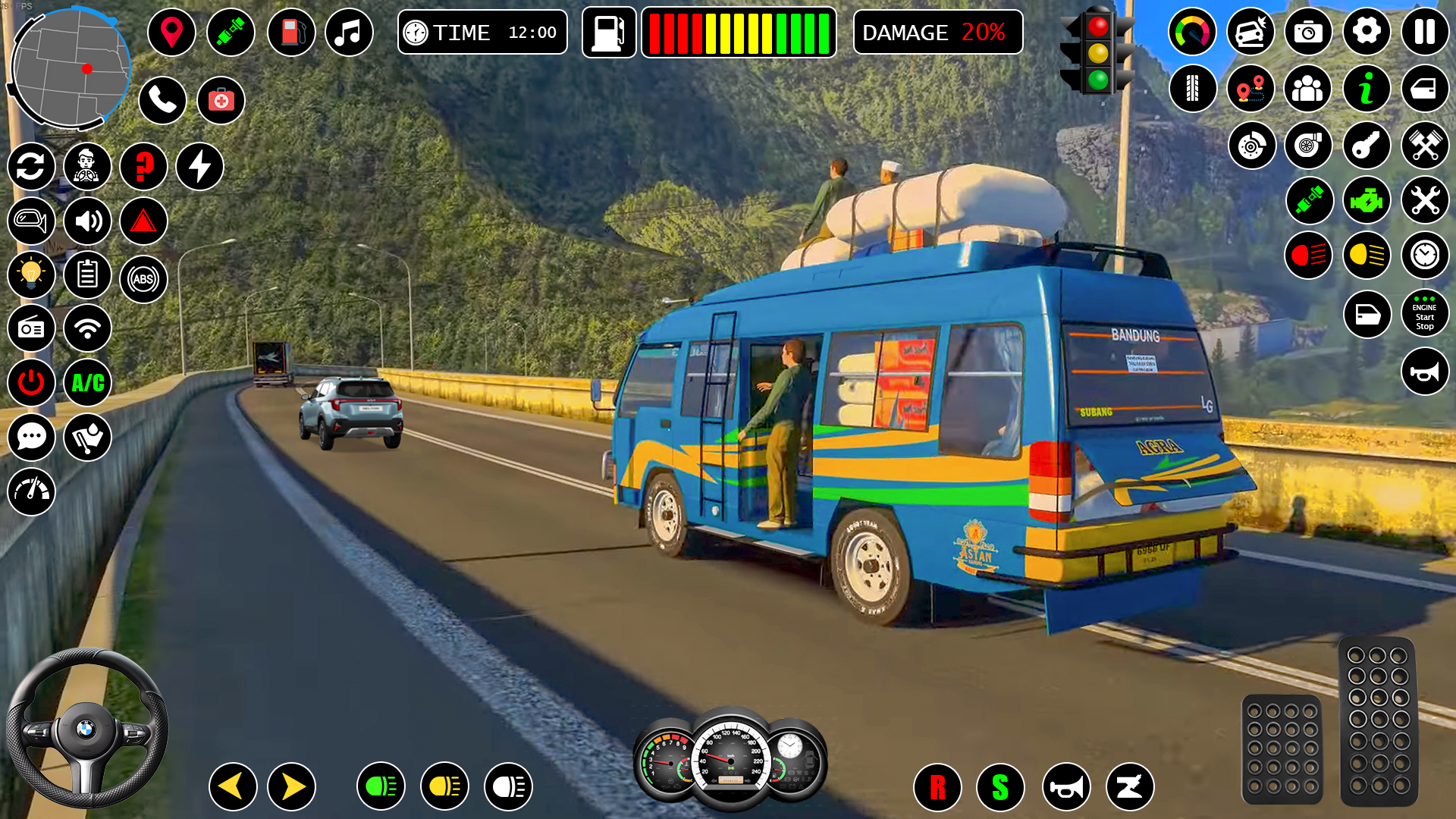Viewport: 1456px width, 819px height.
Task: Hit the red power button
Action: [x=31, y=383]
